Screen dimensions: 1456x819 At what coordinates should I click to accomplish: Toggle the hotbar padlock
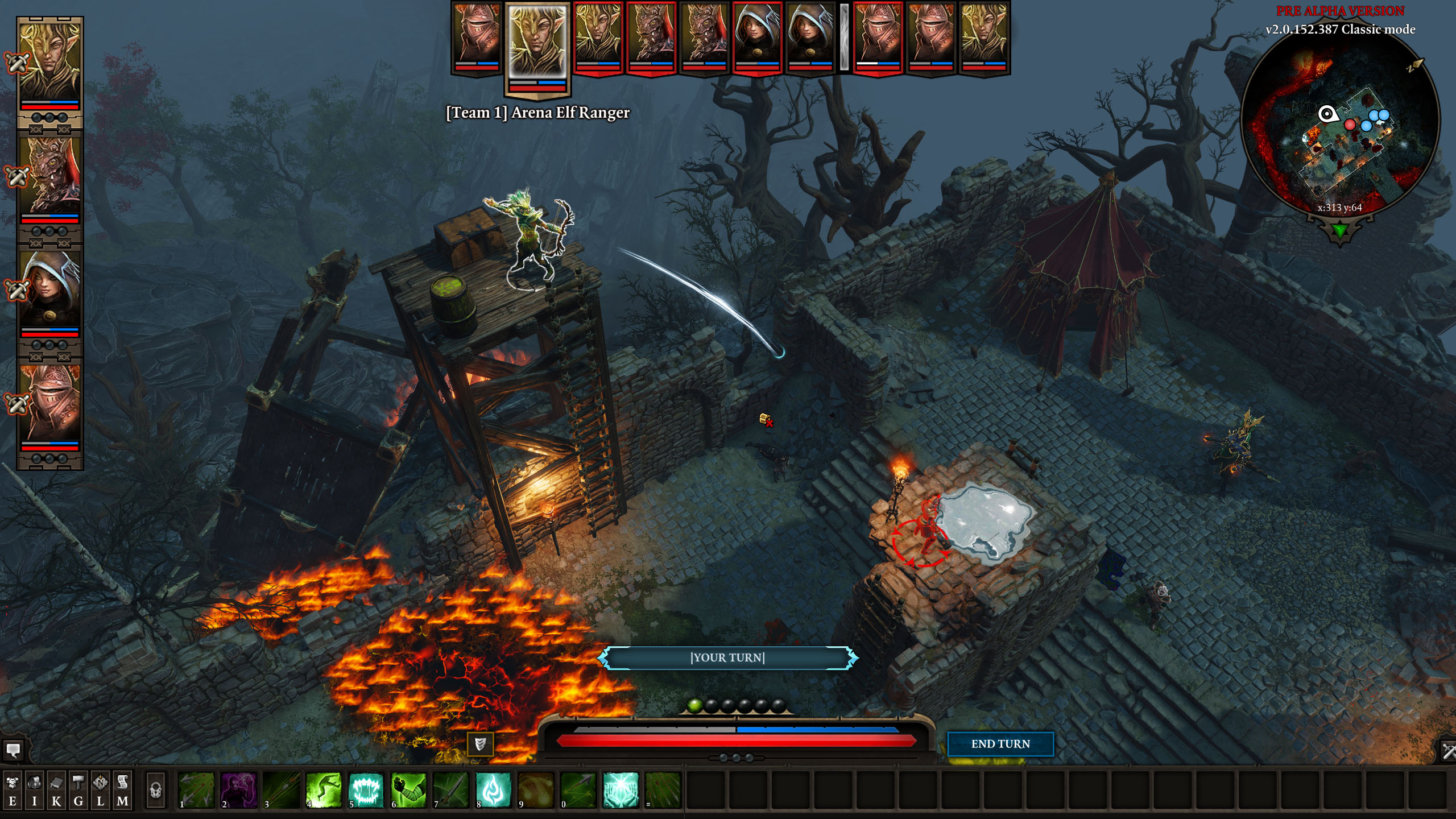(x=155, y=790)
